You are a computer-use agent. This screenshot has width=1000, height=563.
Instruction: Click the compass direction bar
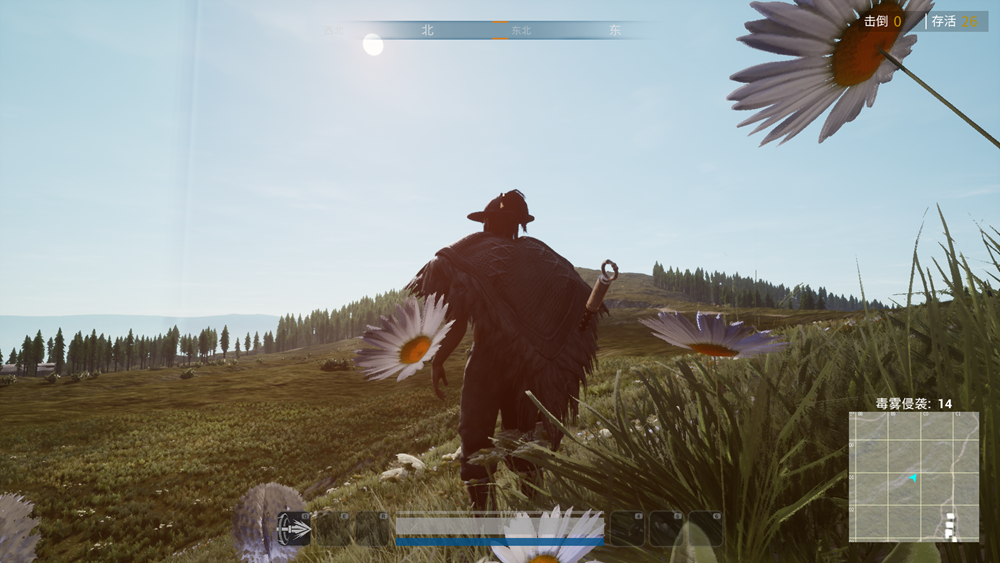490,30
